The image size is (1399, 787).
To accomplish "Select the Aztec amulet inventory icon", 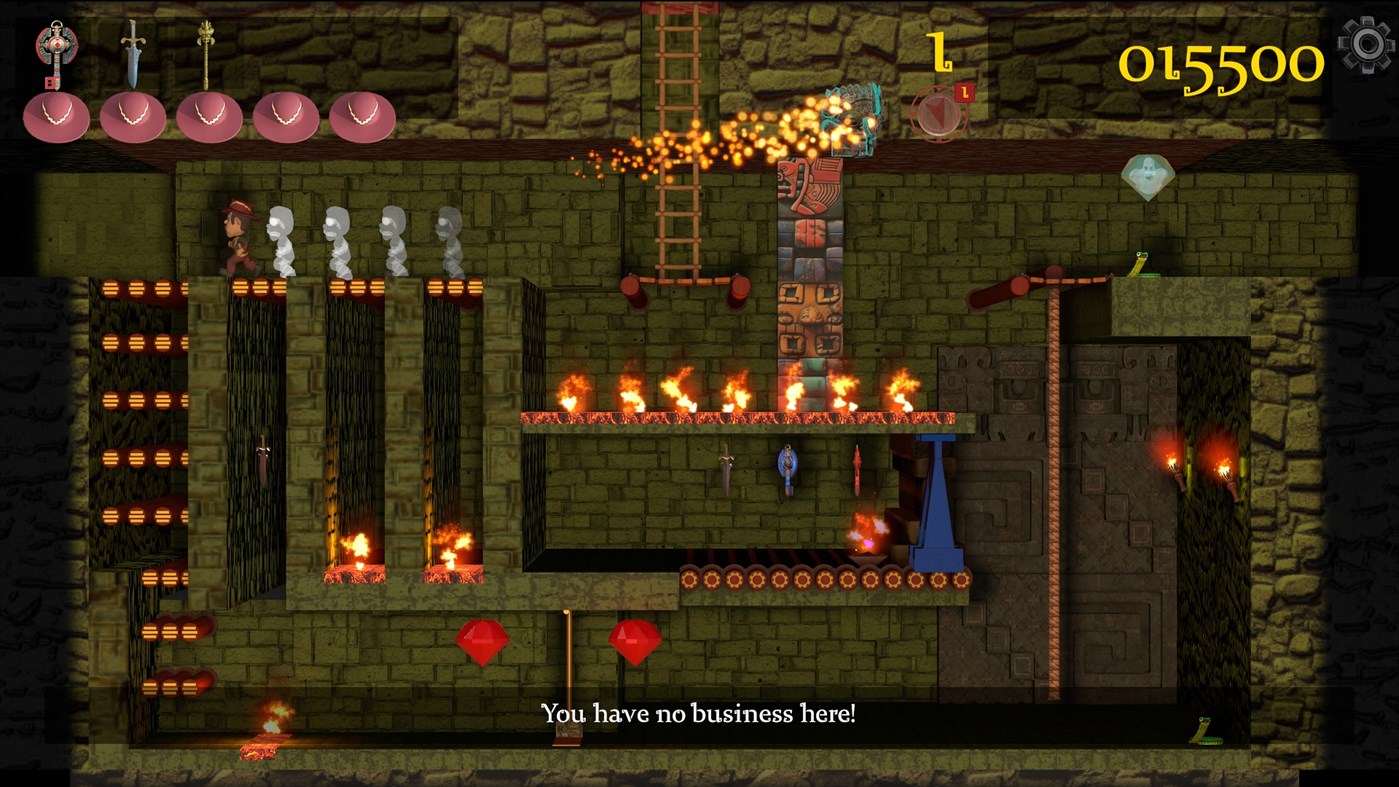I will pyautogui.click(x=56, y=44).
